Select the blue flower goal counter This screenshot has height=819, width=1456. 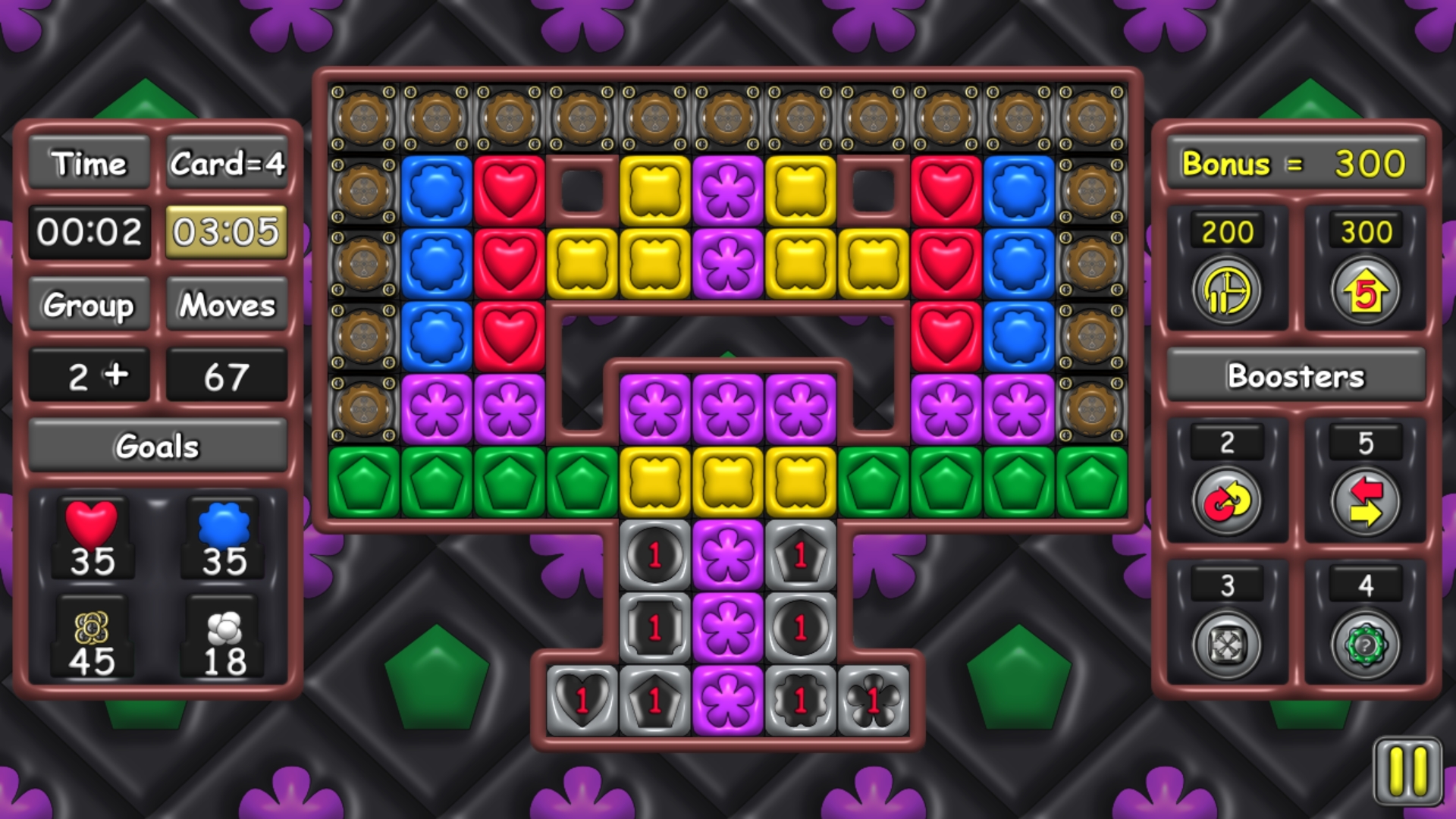click(222, 538)
